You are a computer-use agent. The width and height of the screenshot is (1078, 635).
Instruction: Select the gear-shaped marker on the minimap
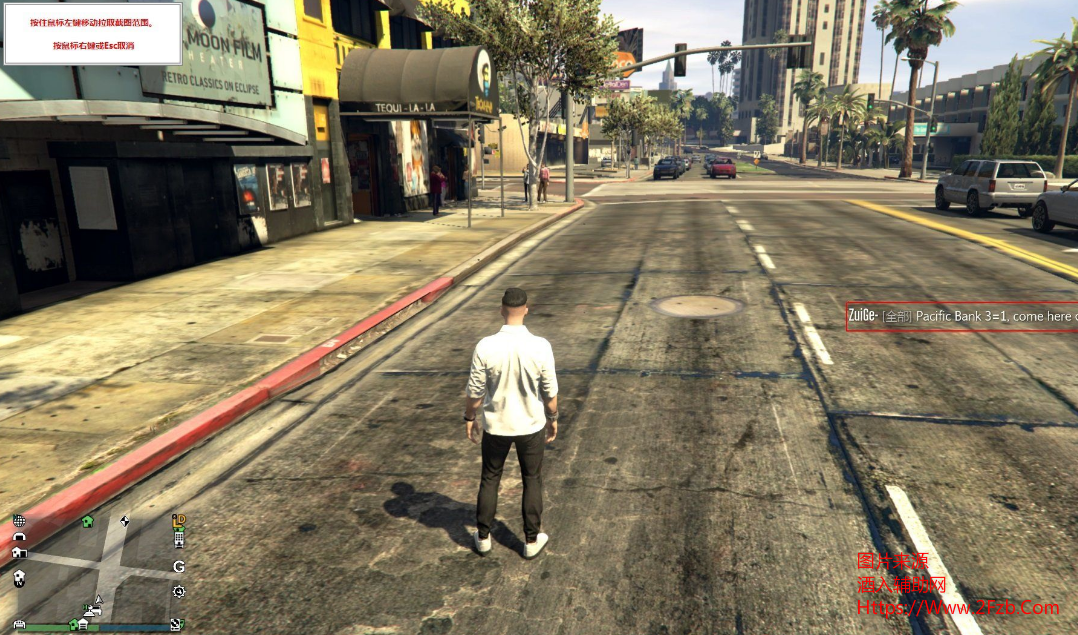click(179, 591)
